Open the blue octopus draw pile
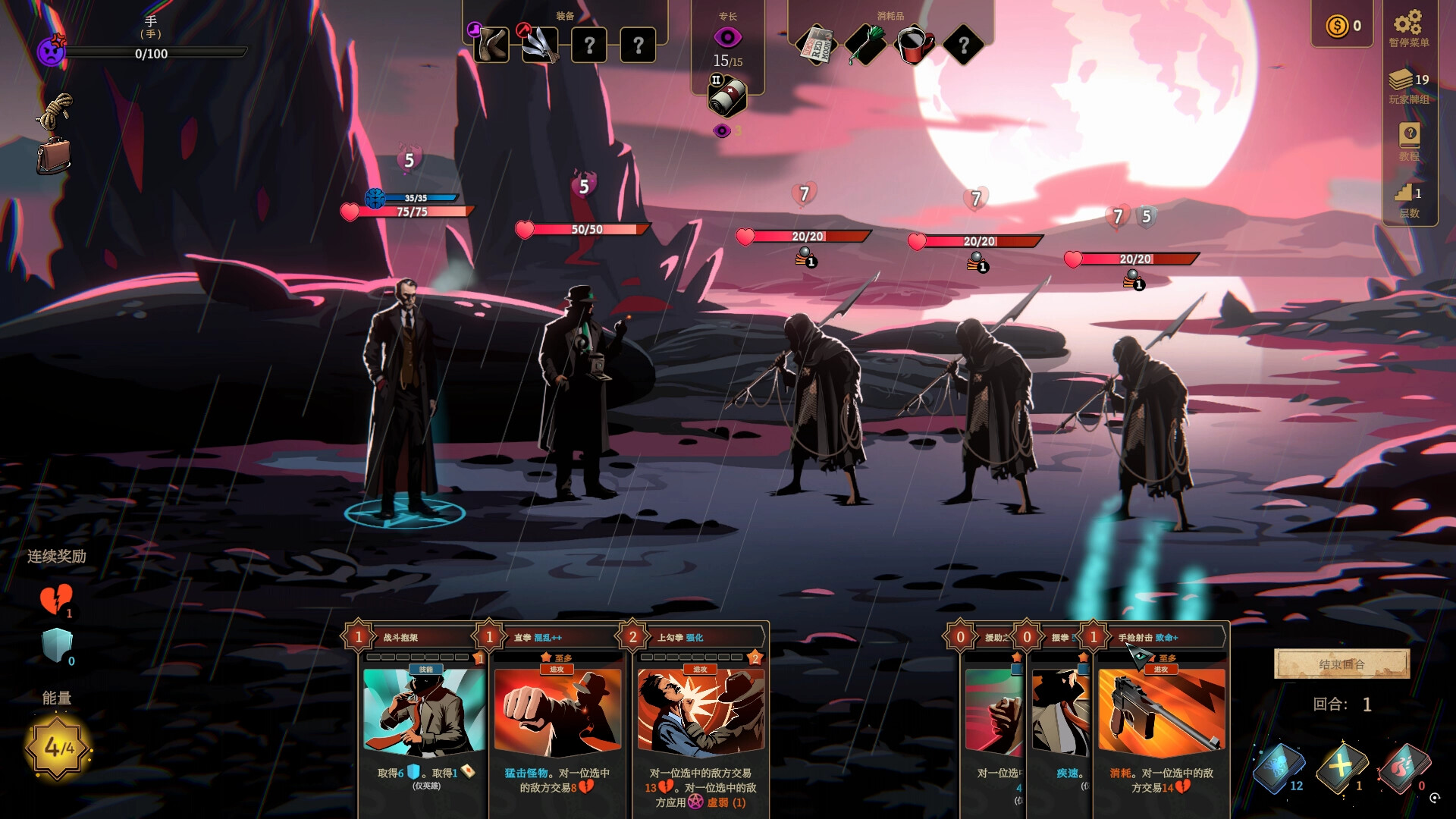Image resolution: width=1456 pixels, height=819 pixels. (x=1278, y=767)
